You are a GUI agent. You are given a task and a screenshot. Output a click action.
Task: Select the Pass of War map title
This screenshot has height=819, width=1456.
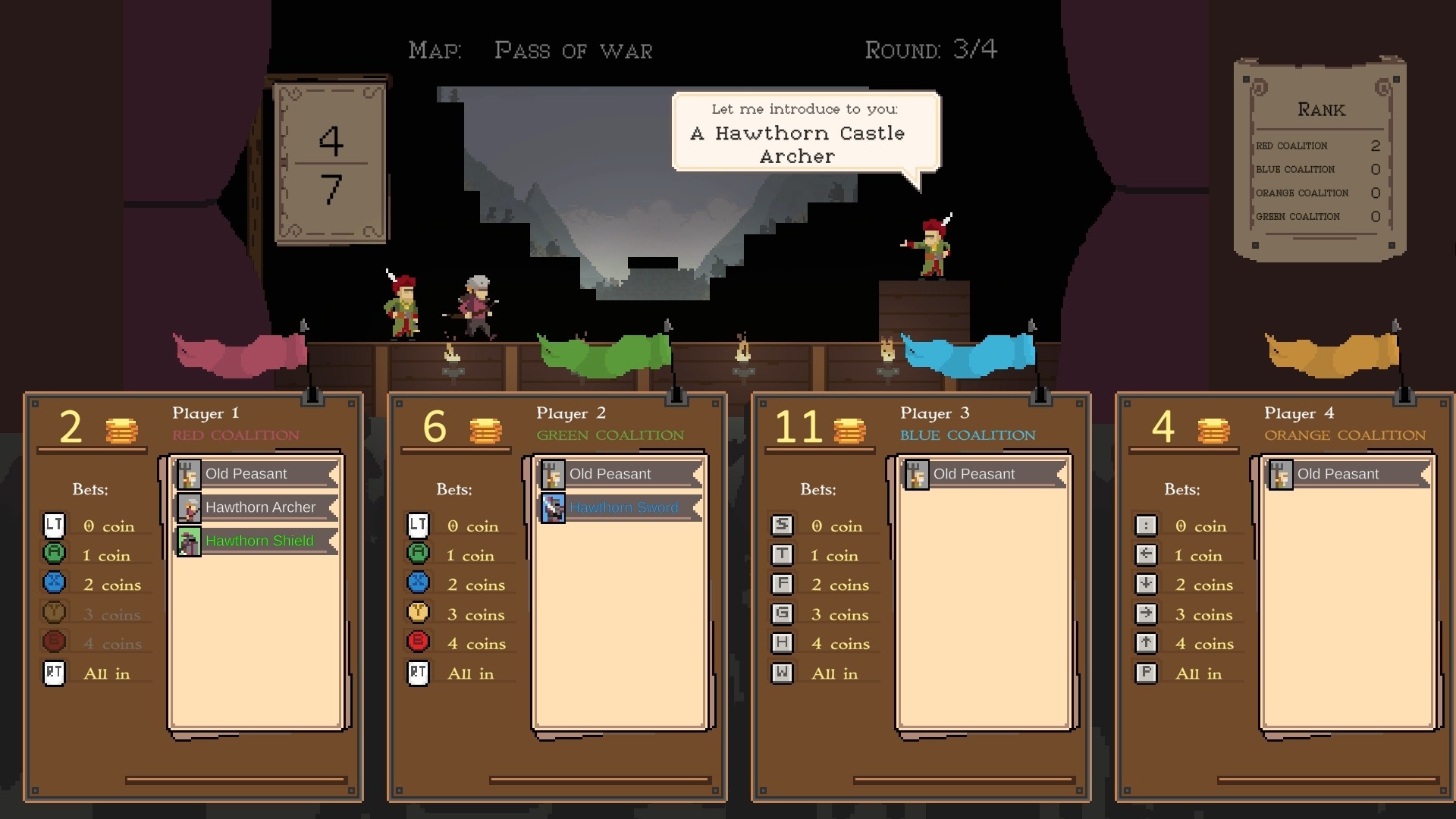pyautogui.click(x=574, y=50)
